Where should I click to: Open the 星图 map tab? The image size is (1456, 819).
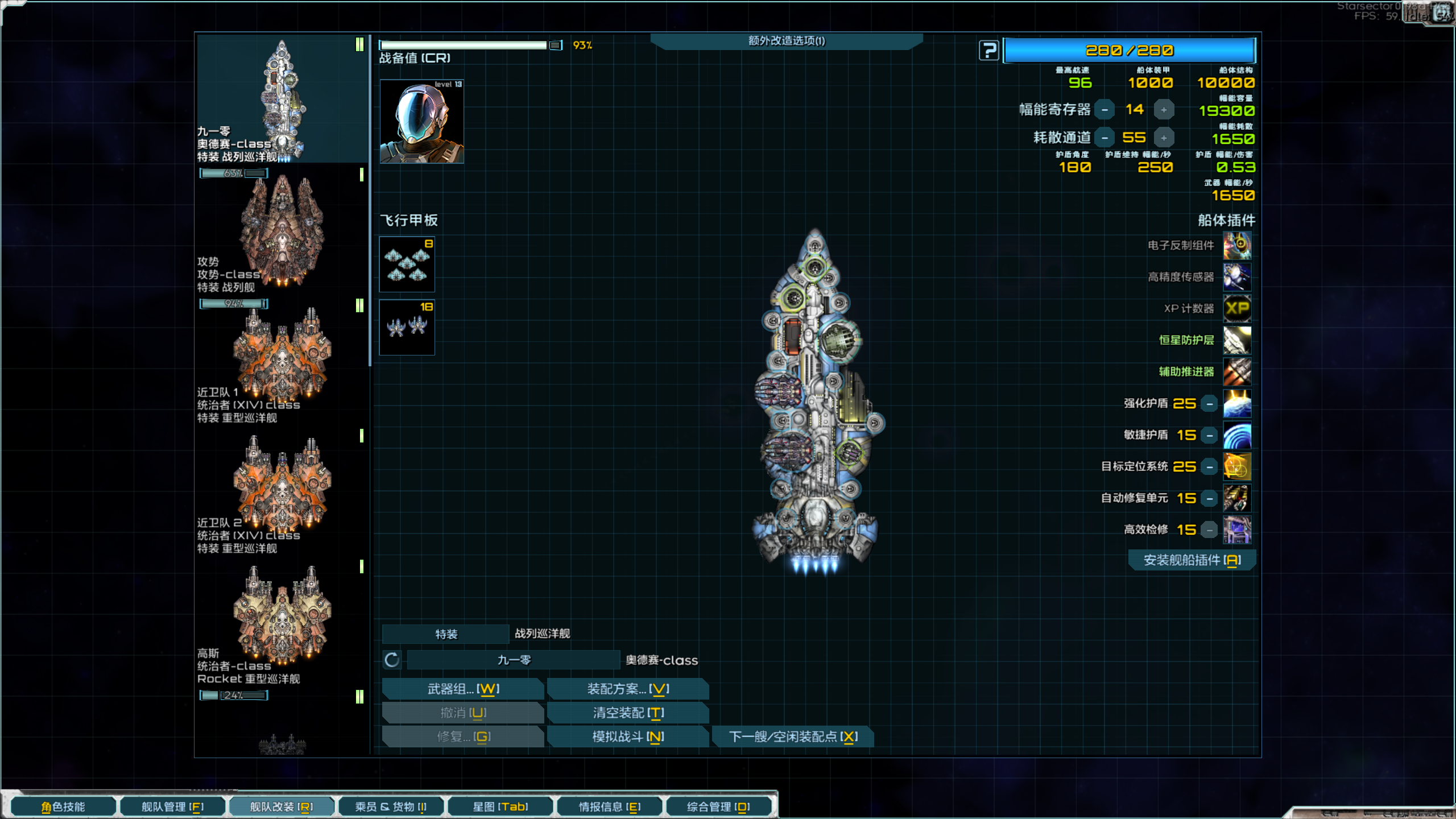[500, 806]
